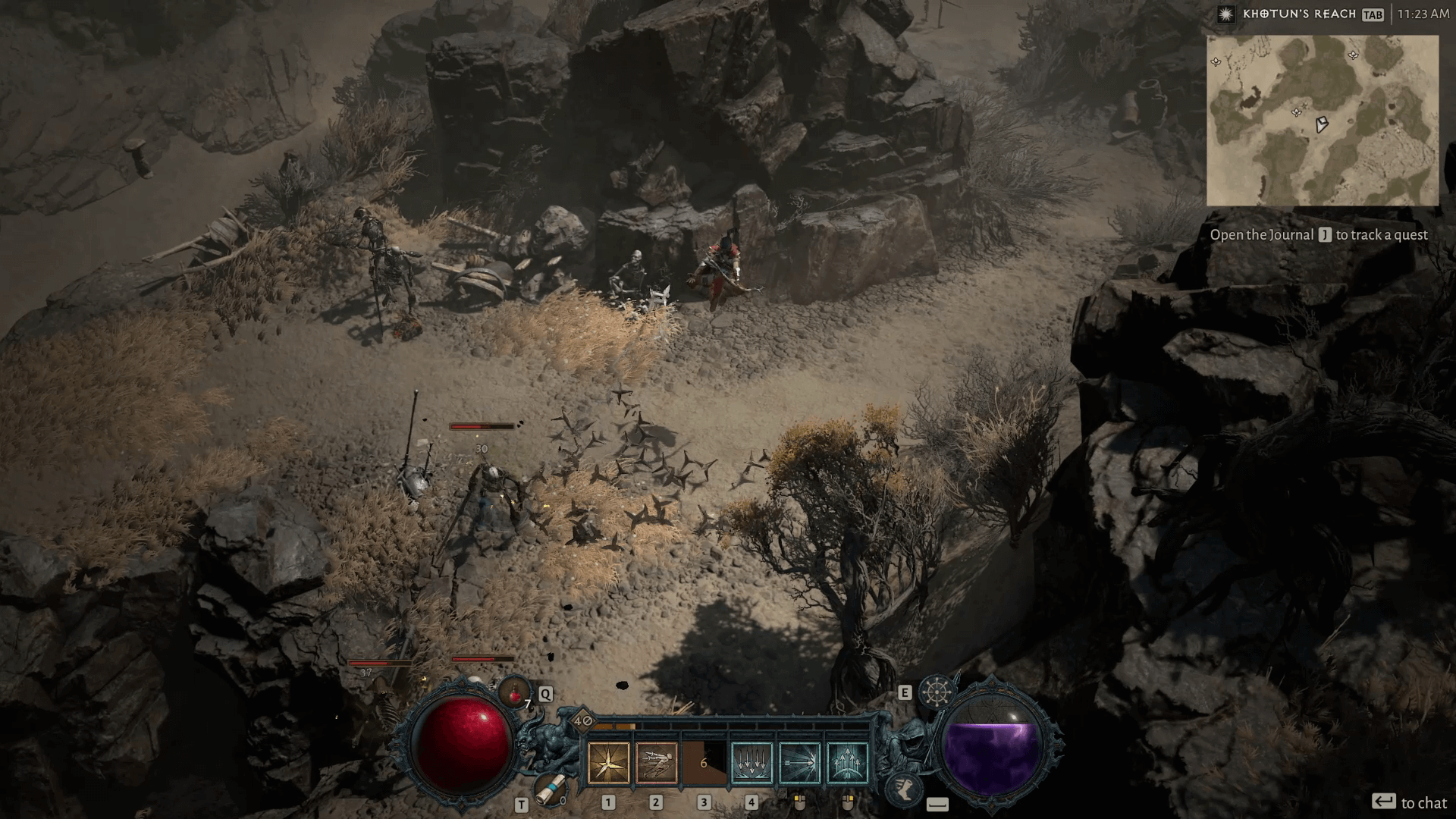Activate the Caltrops skill in slot 1
1456x819 pixels.
(609, 762)
